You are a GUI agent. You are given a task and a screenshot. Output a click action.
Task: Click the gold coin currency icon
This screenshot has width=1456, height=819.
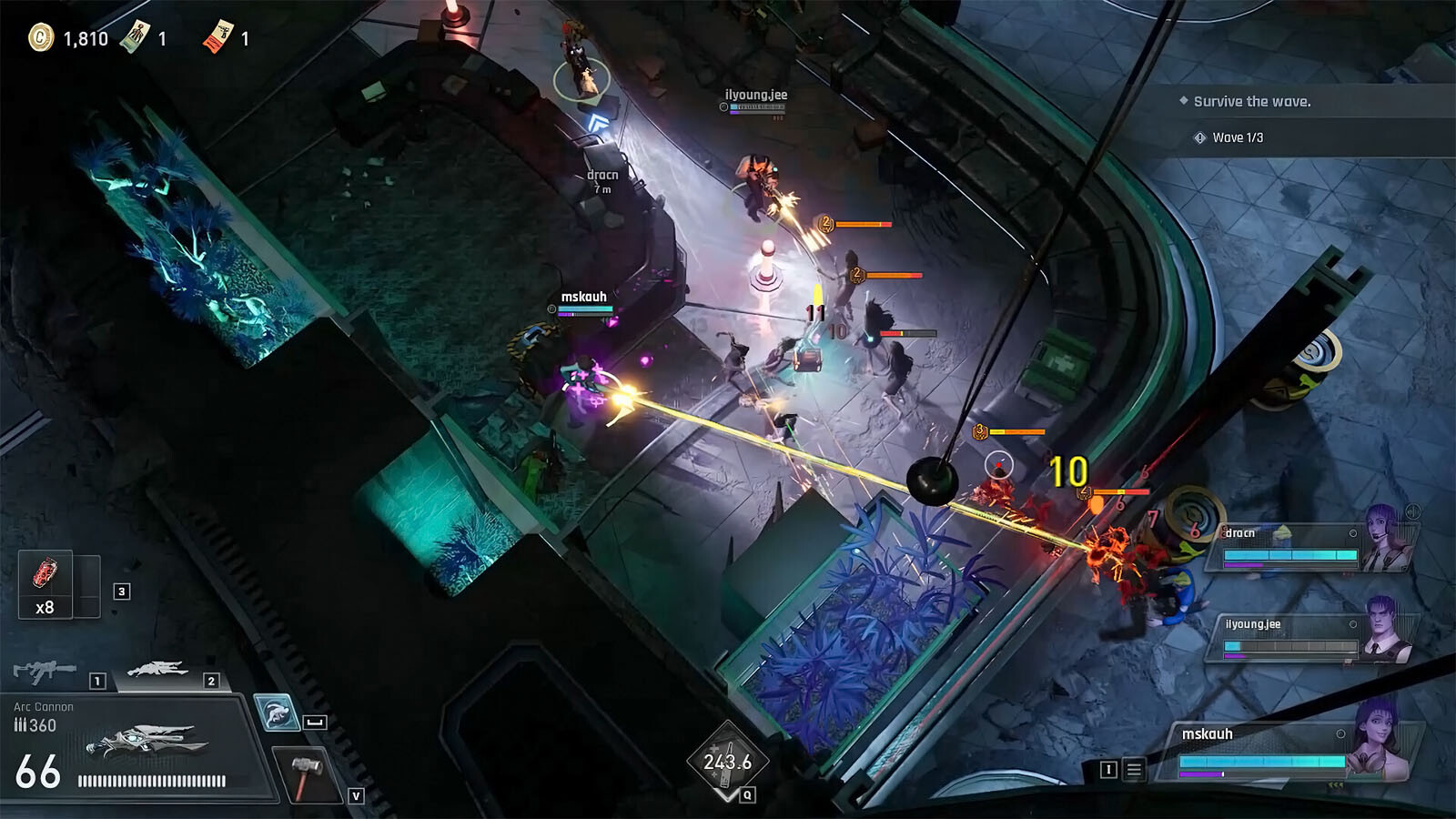41,37
